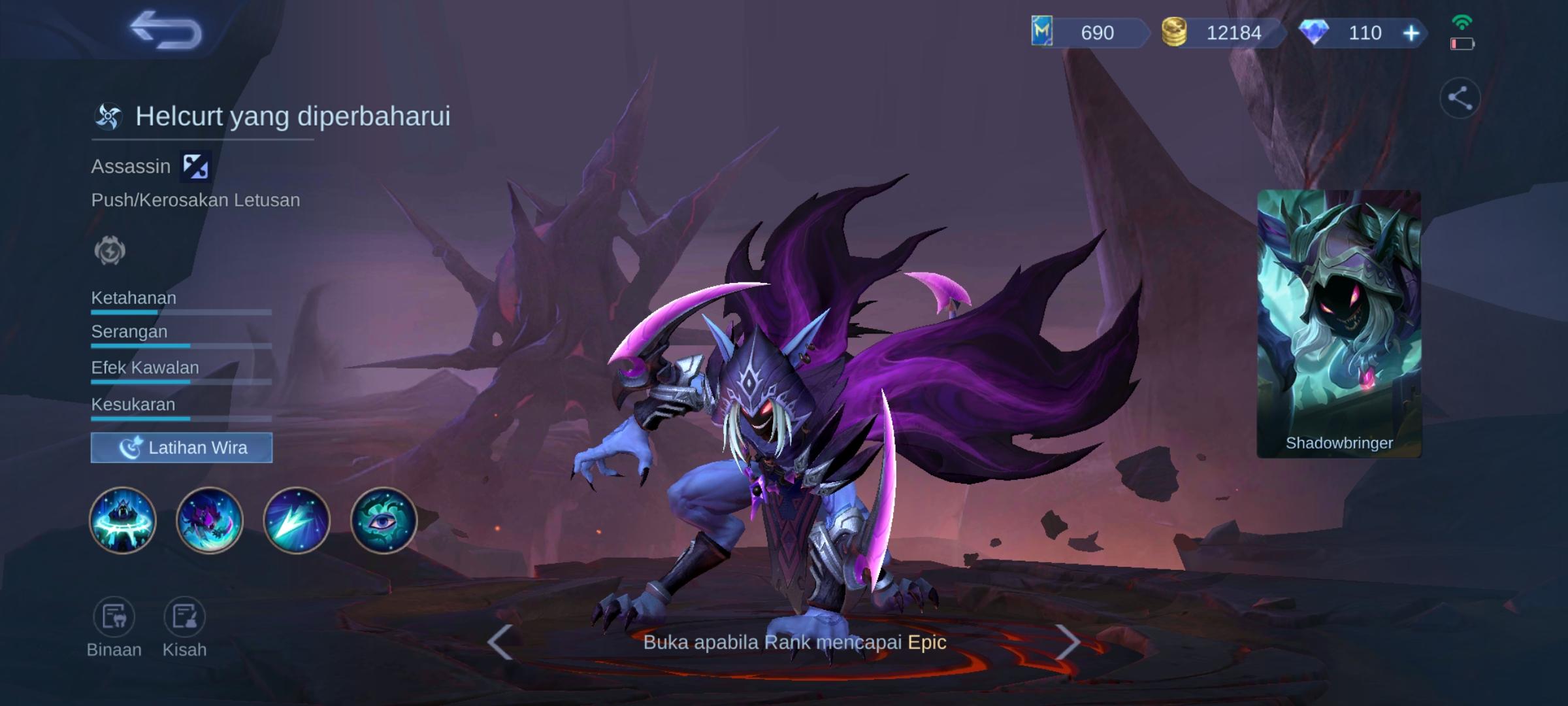Click the Push/Kerosakan Letusan specialty label
The width and height of the screenshot is (1568, 706).
point(196,200)
